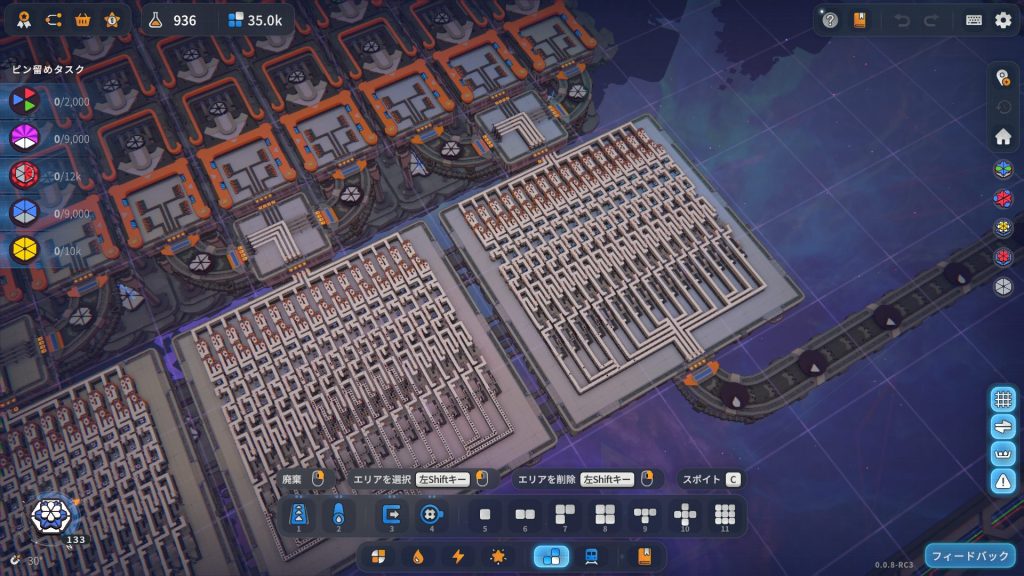Select the space belt tool in slot 1

click(298, 515)
